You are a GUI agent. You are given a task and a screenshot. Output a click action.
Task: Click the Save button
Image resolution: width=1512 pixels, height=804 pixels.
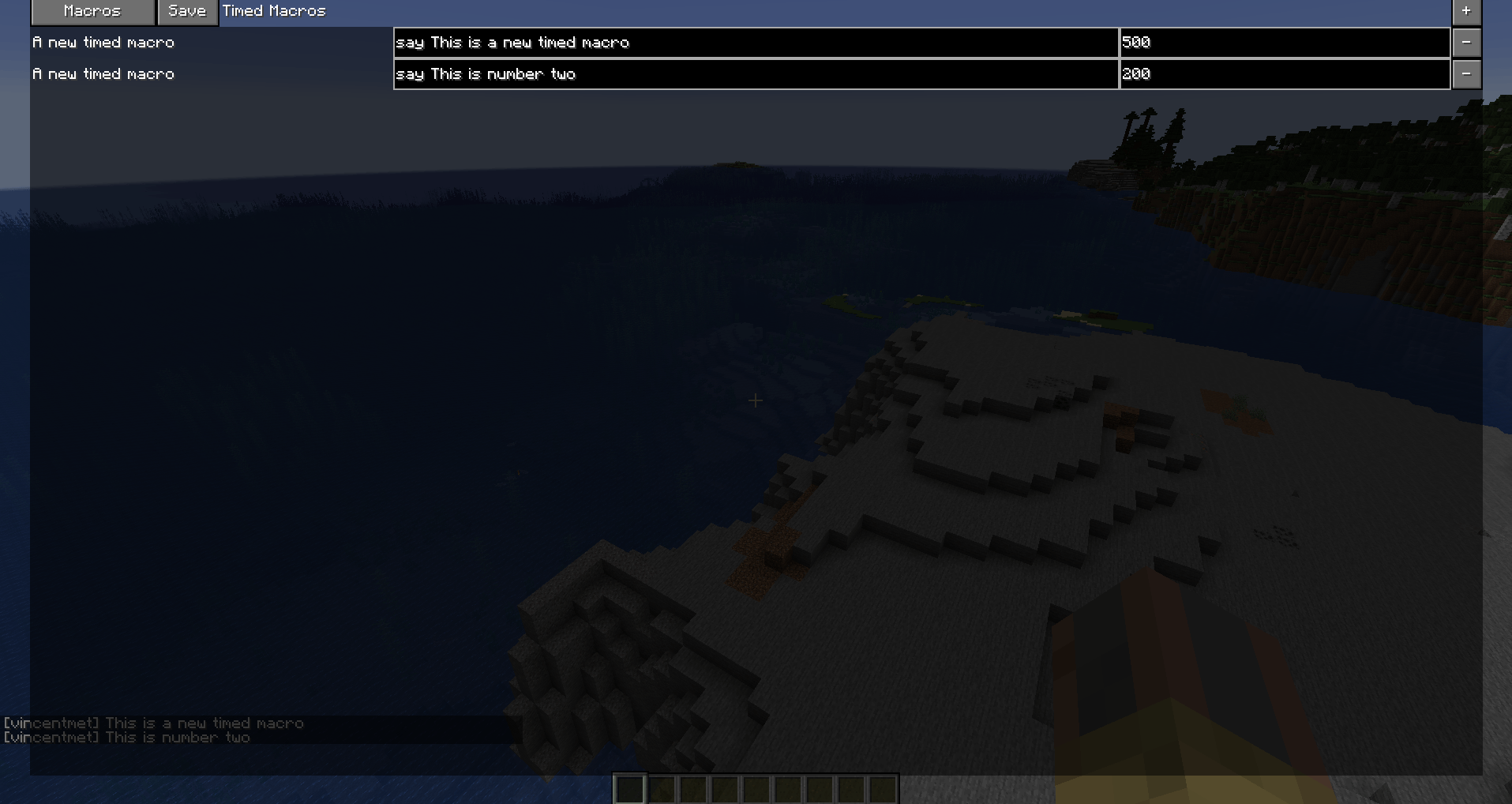(x=187, y=11)
